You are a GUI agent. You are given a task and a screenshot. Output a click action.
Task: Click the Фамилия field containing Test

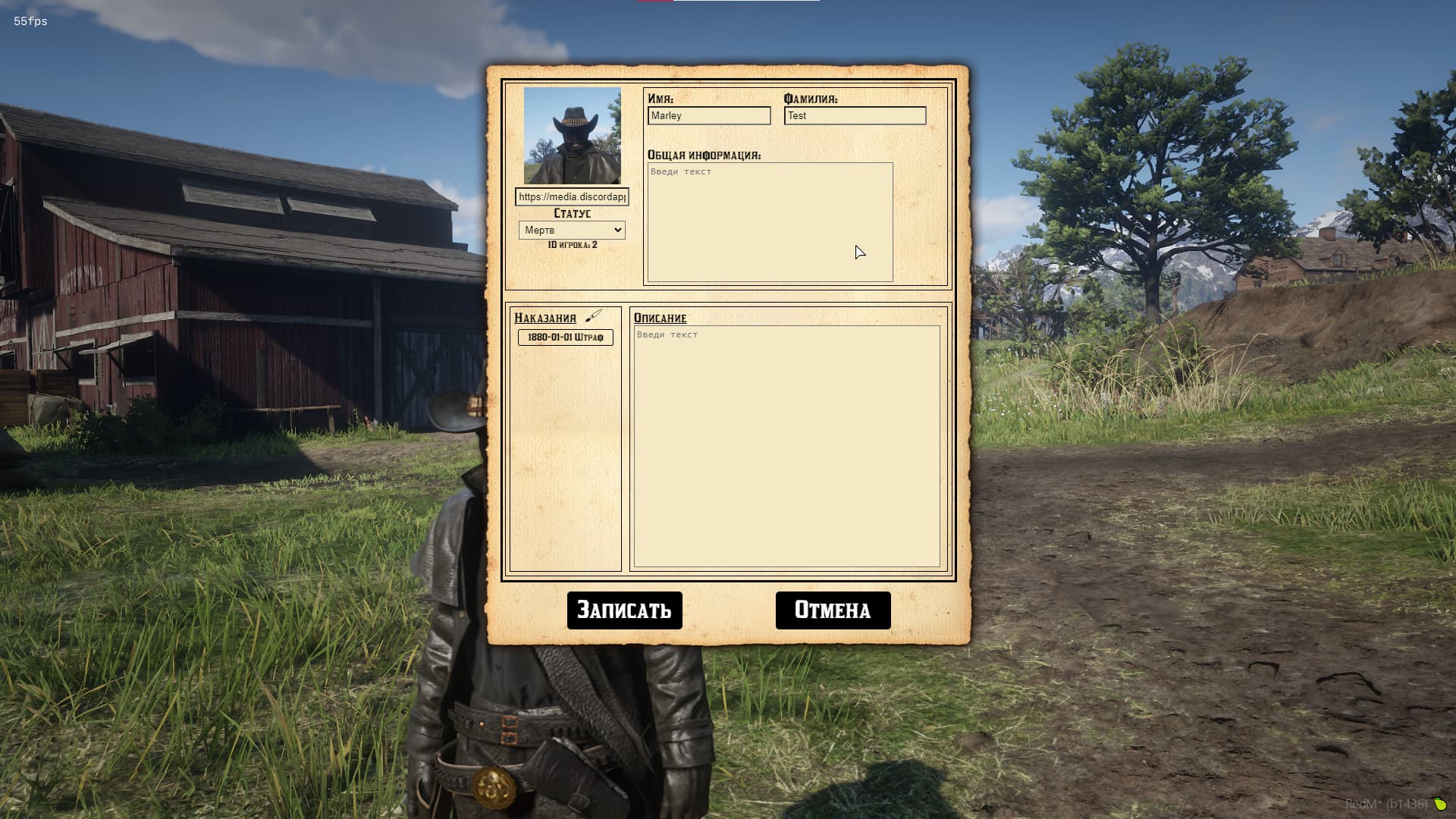855,115
